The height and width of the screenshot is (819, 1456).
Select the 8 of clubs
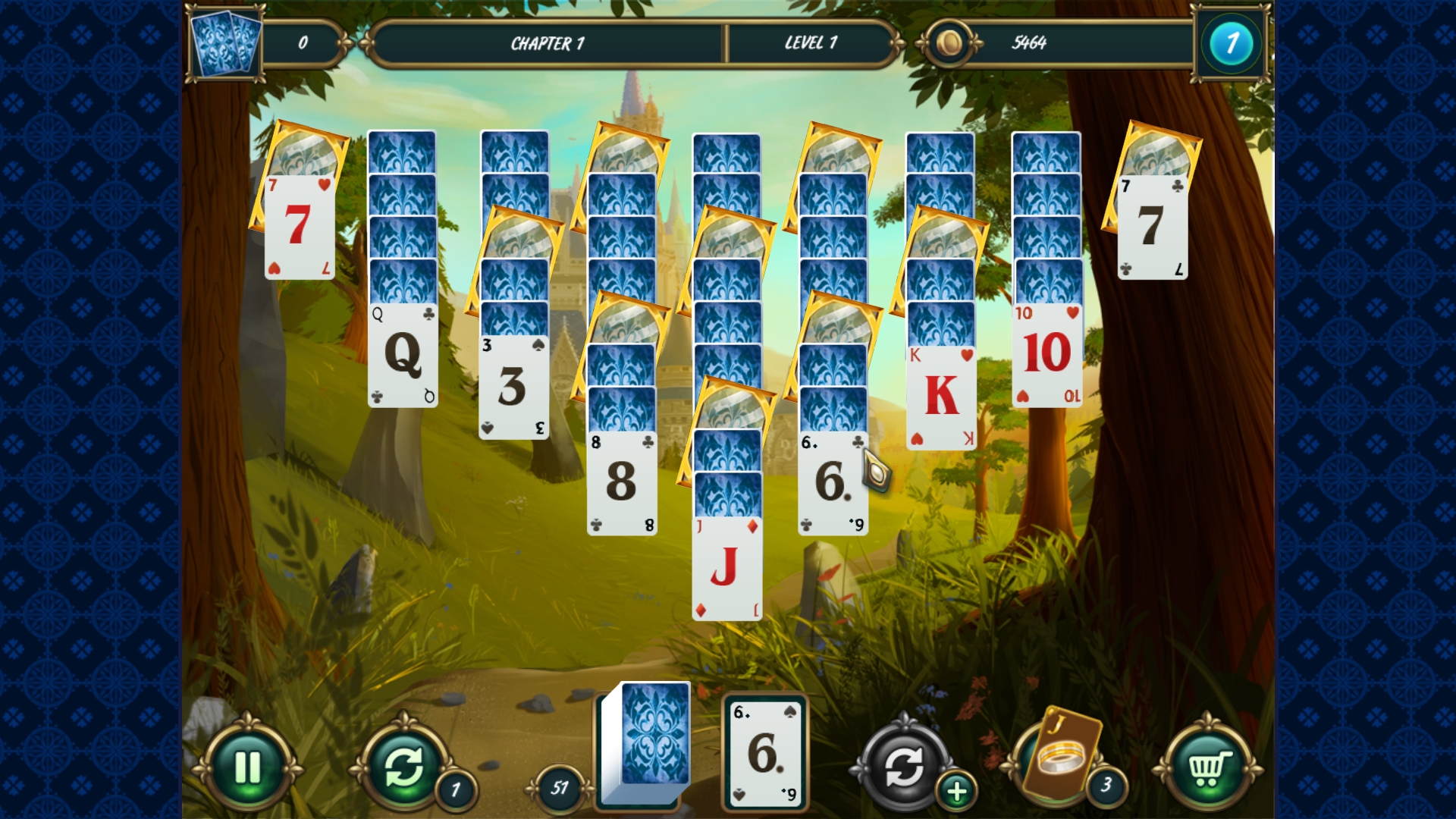[622, 478]
